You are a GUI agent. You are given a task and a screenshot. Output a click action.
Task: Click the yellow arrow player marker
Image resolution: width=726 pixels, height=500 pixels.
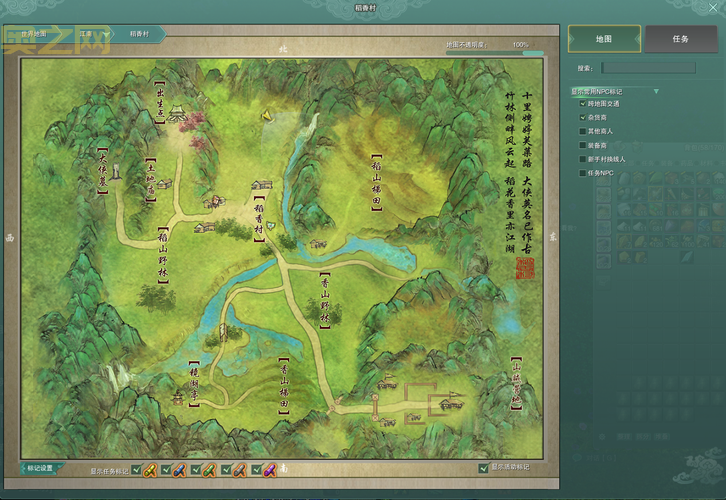(x=268, y=114)
